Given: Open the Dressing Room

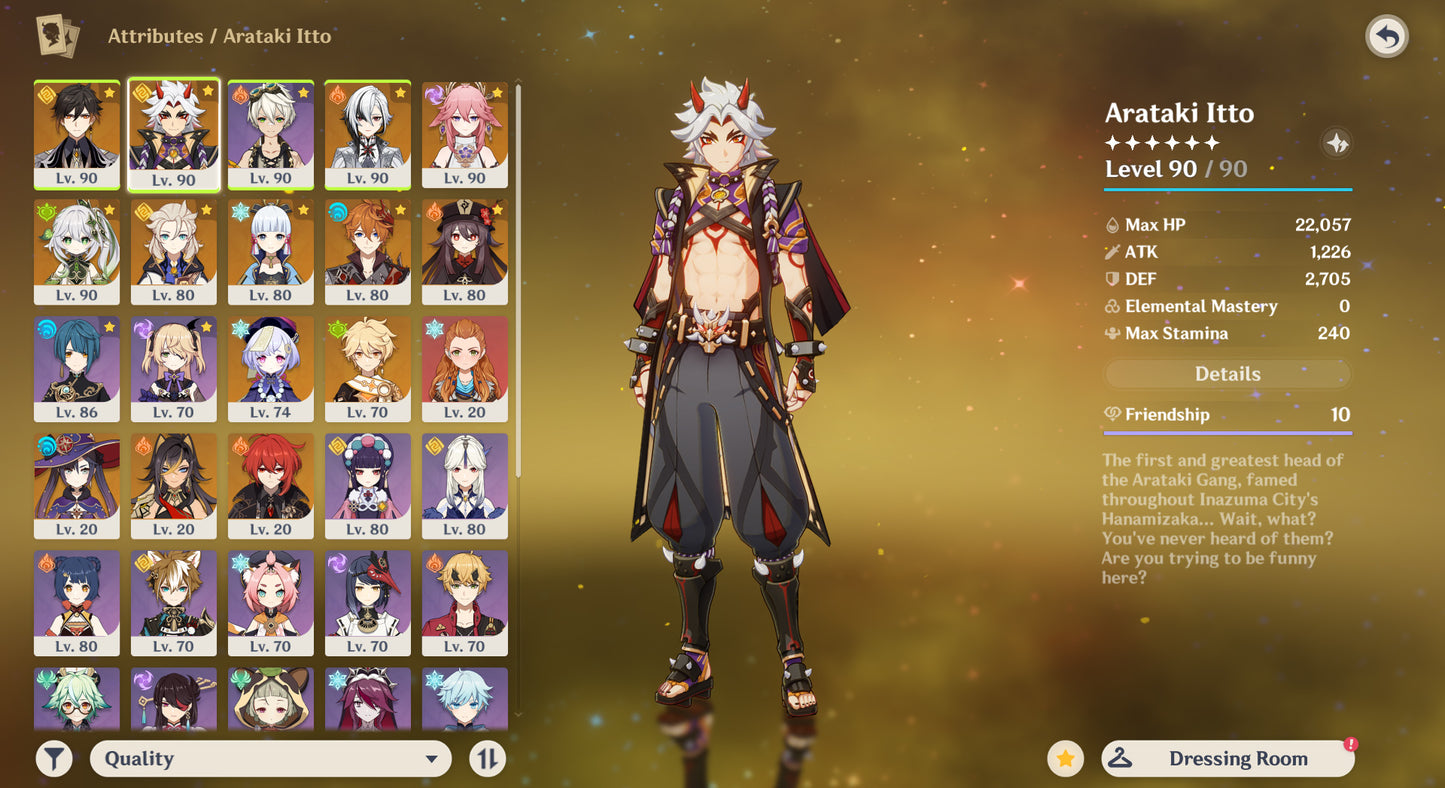Looking at the screenshot, I should (1227, 759).
